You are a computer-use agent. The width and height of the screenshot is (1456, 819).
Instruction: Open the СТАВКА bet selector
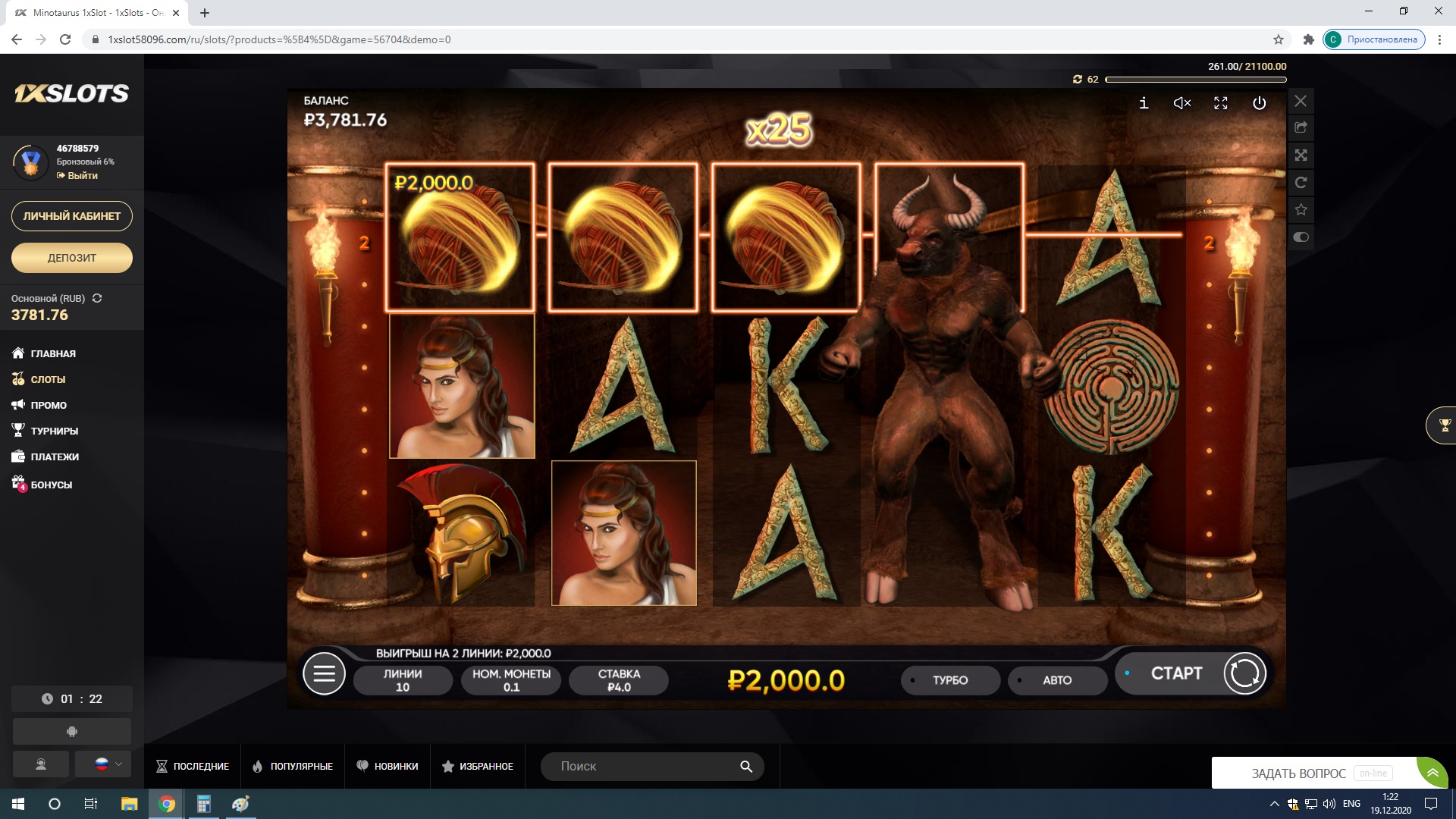point(619,680)
